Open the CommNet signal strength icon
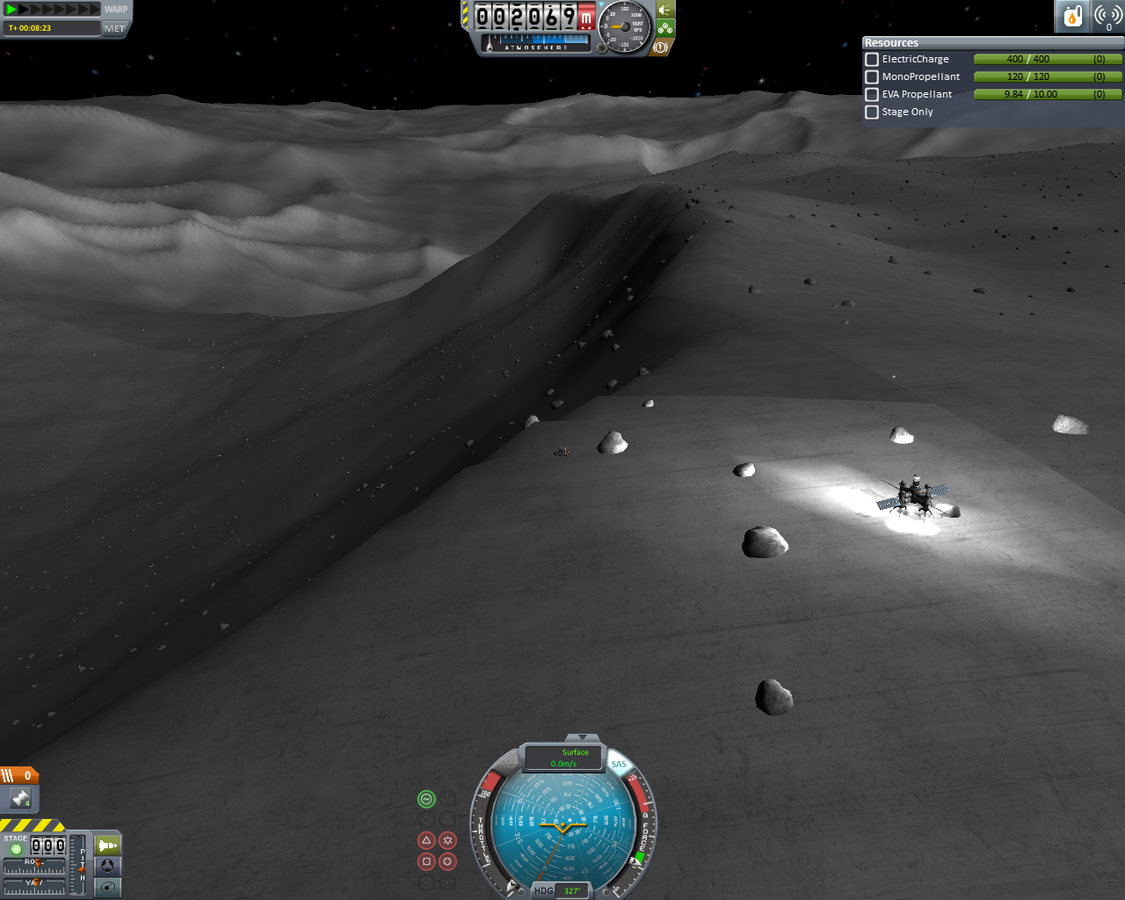 (x=1108, y=16)
